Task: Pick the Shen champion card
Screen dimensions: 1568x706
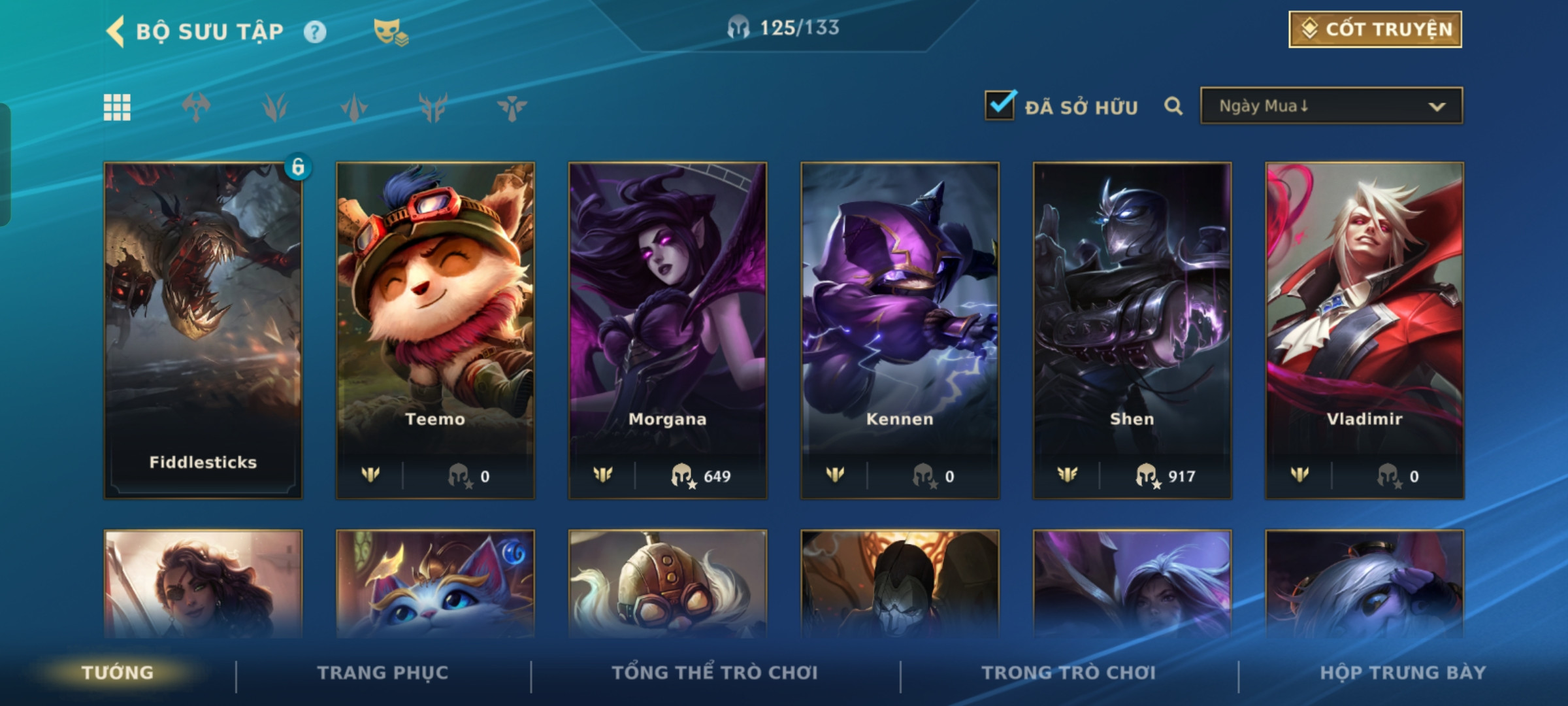Action: 1132,330
